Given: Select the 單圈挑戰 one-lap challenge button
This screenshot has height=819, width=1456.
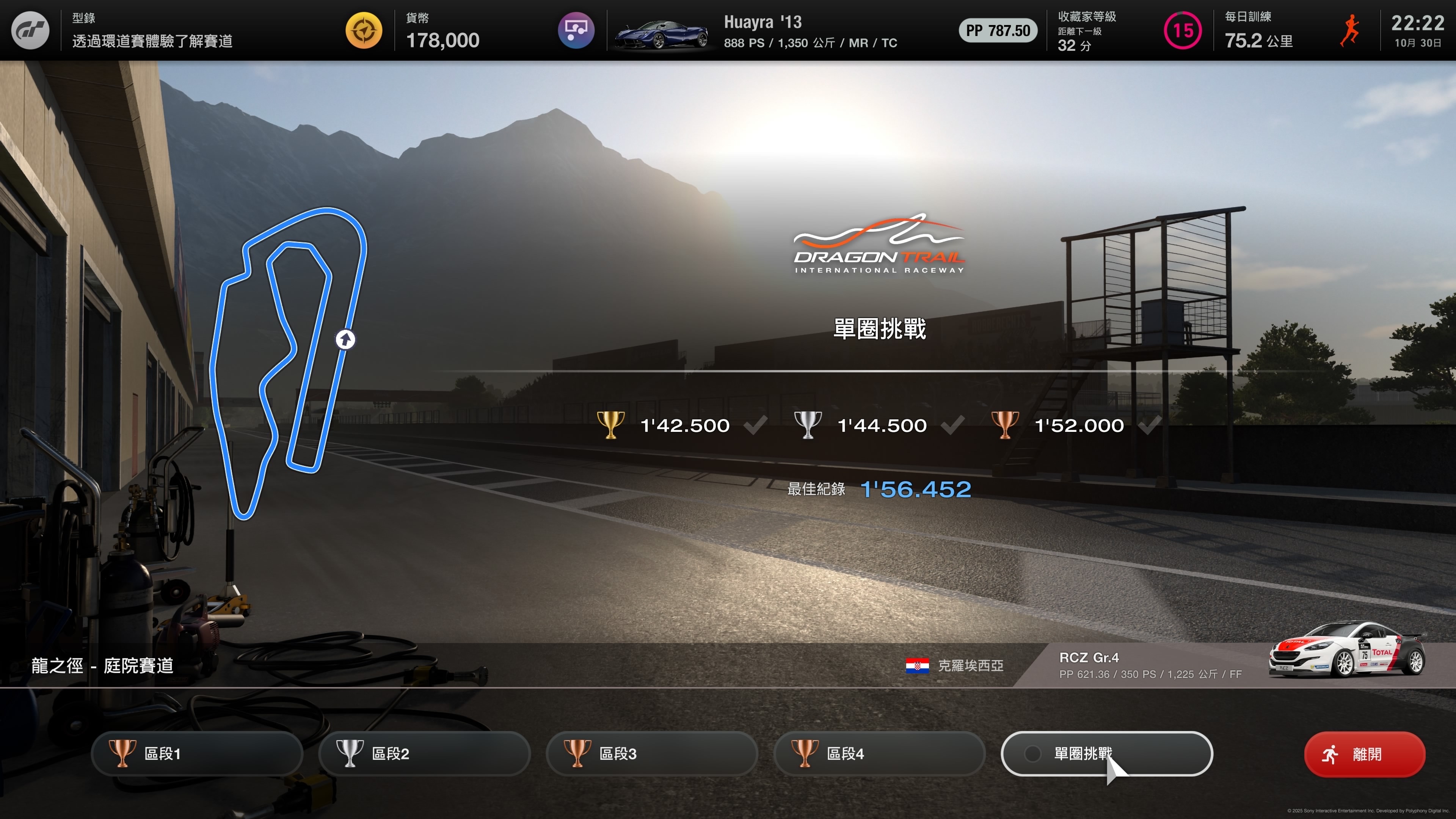Looking at the screenshot, I should tap(1106, 753).
